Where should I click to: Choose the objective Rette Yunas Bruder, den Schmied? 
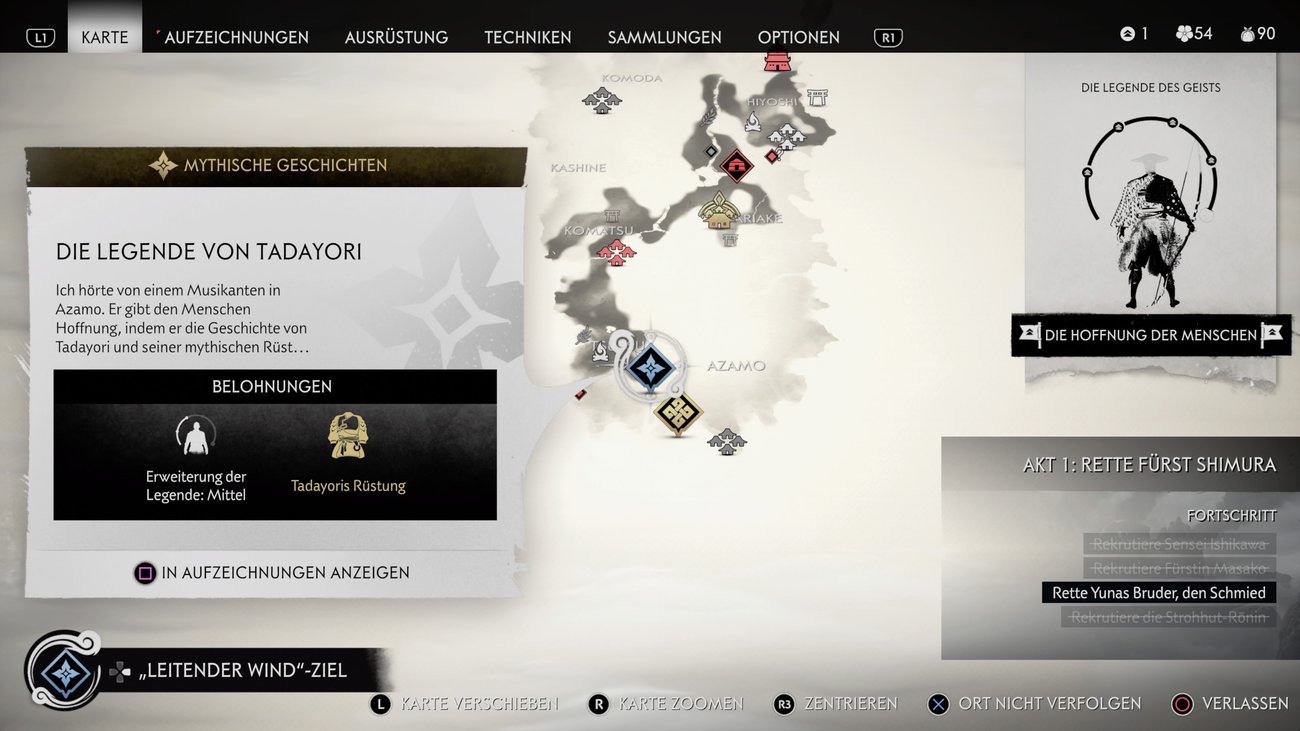(x=1158, y=593)
